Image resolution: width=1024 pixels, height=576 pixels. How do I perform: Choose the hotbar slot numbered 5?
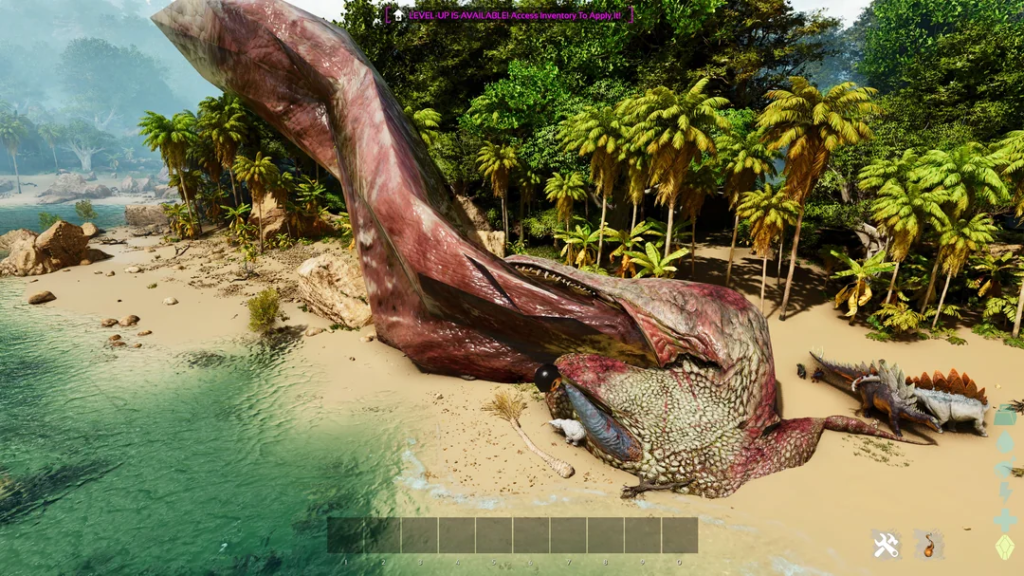coord(494,535)
